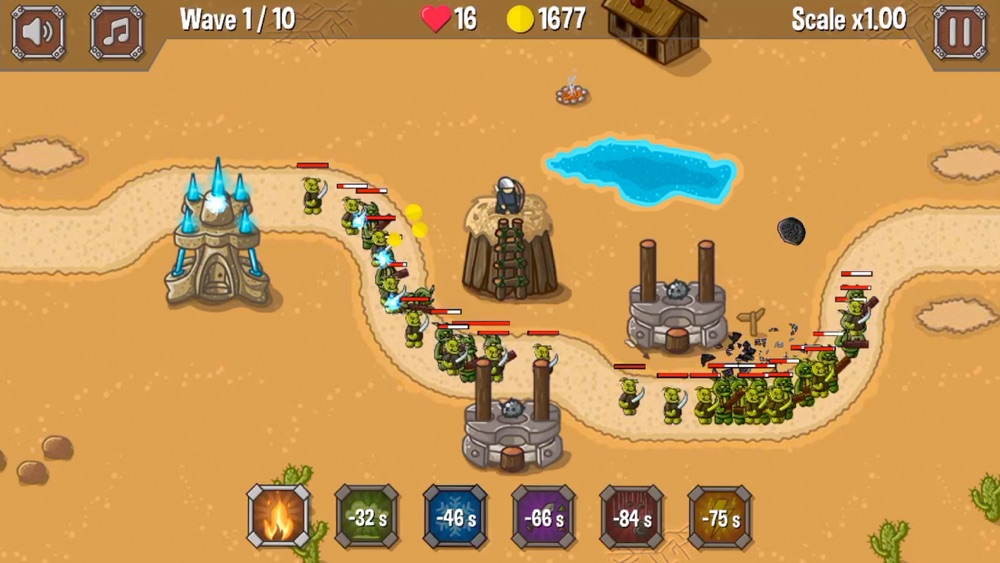1000x563 pixels.
Task: Select the blue snowflake freeze ability
Action: tap(455, 517)
